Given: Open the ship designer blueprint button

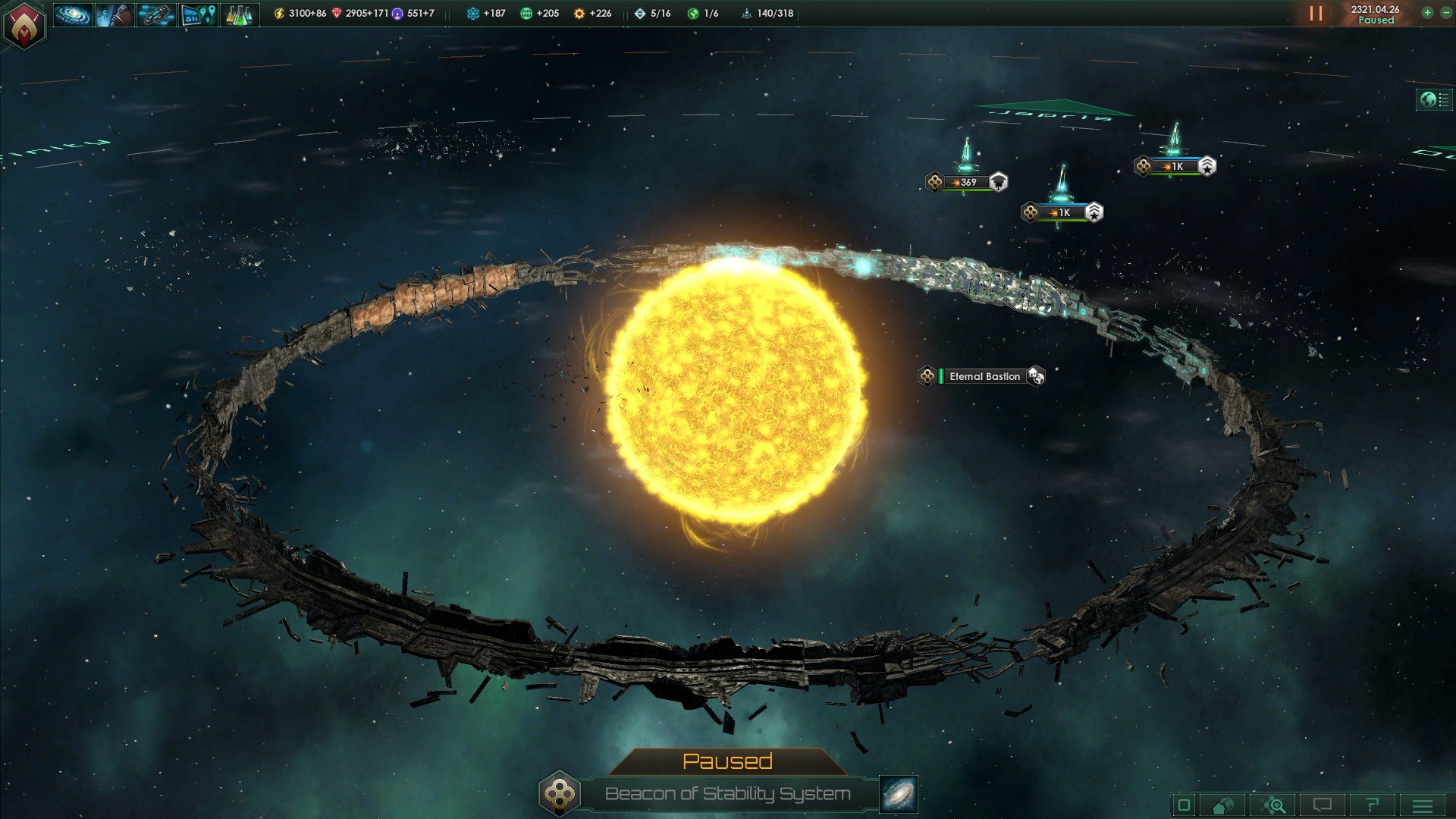Looking at the screenshot, I should [156, 14].
